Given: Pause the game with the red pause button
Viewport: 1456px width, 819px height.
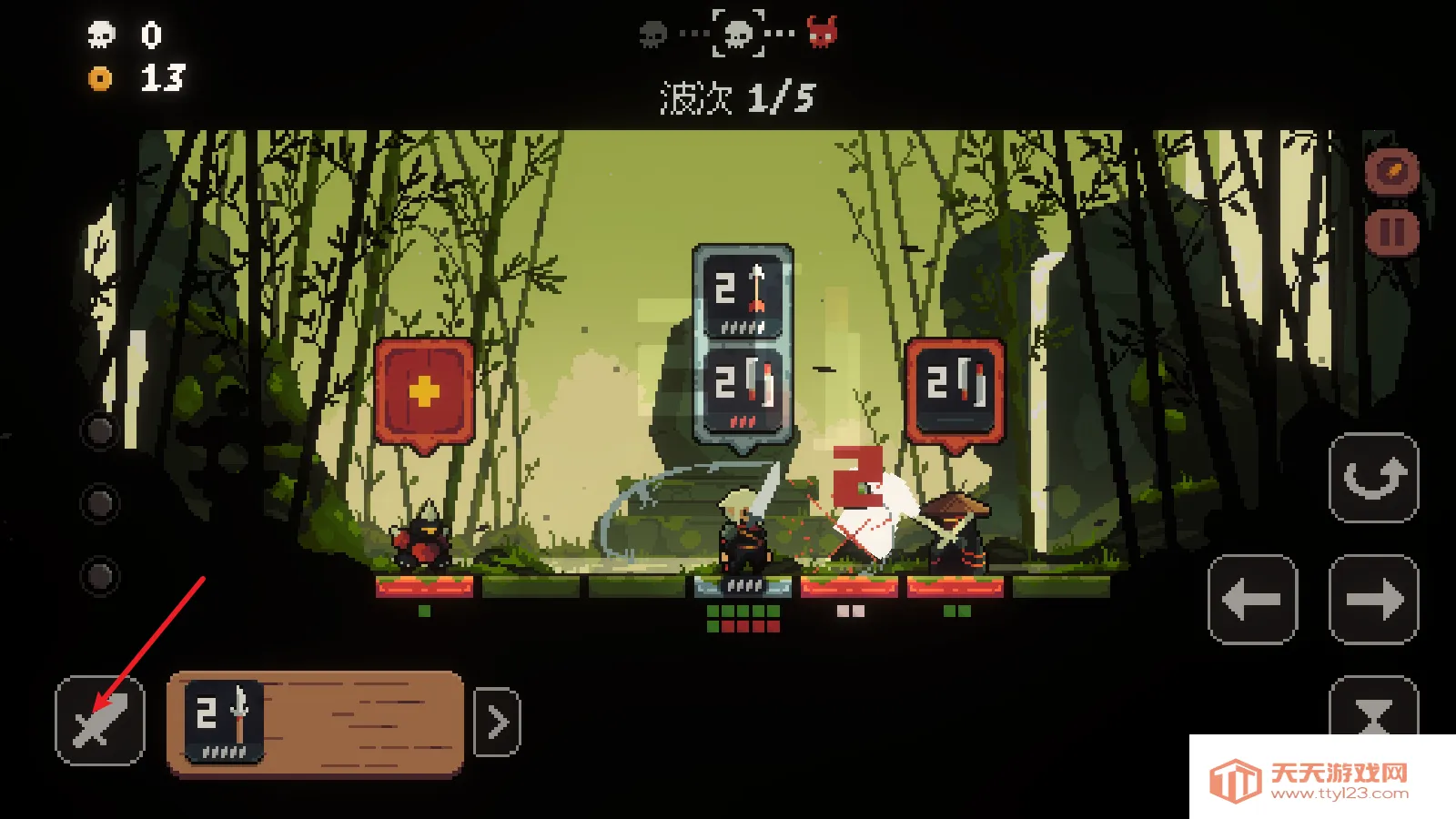Looking at the screenshot, I should (1391, 232).
